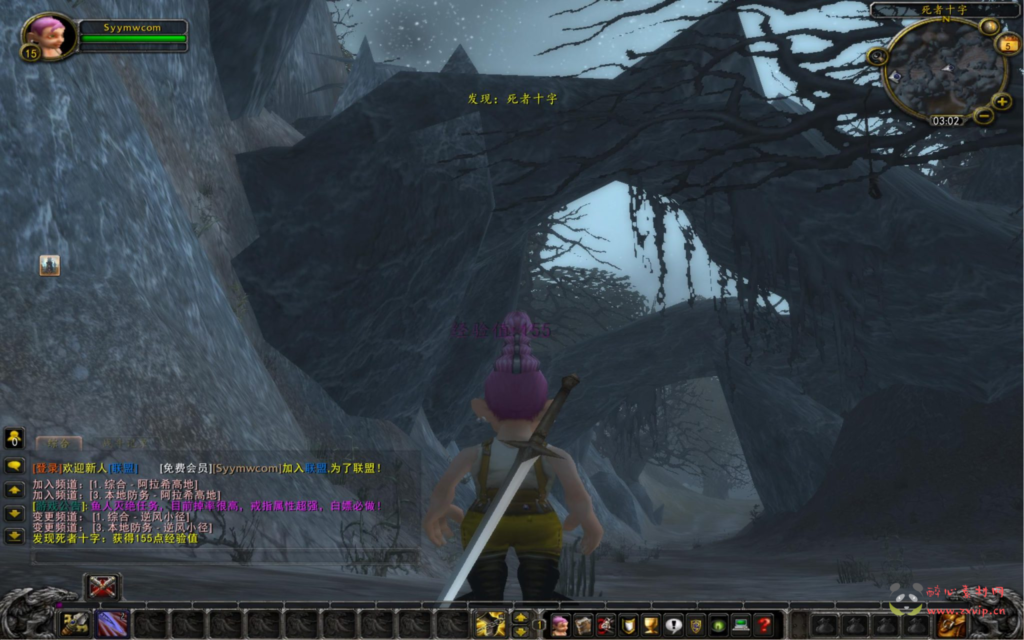The height and width of the screenshot is (640, 1024).
Task: Open the red question mark help button
Action: click(764, 625)
